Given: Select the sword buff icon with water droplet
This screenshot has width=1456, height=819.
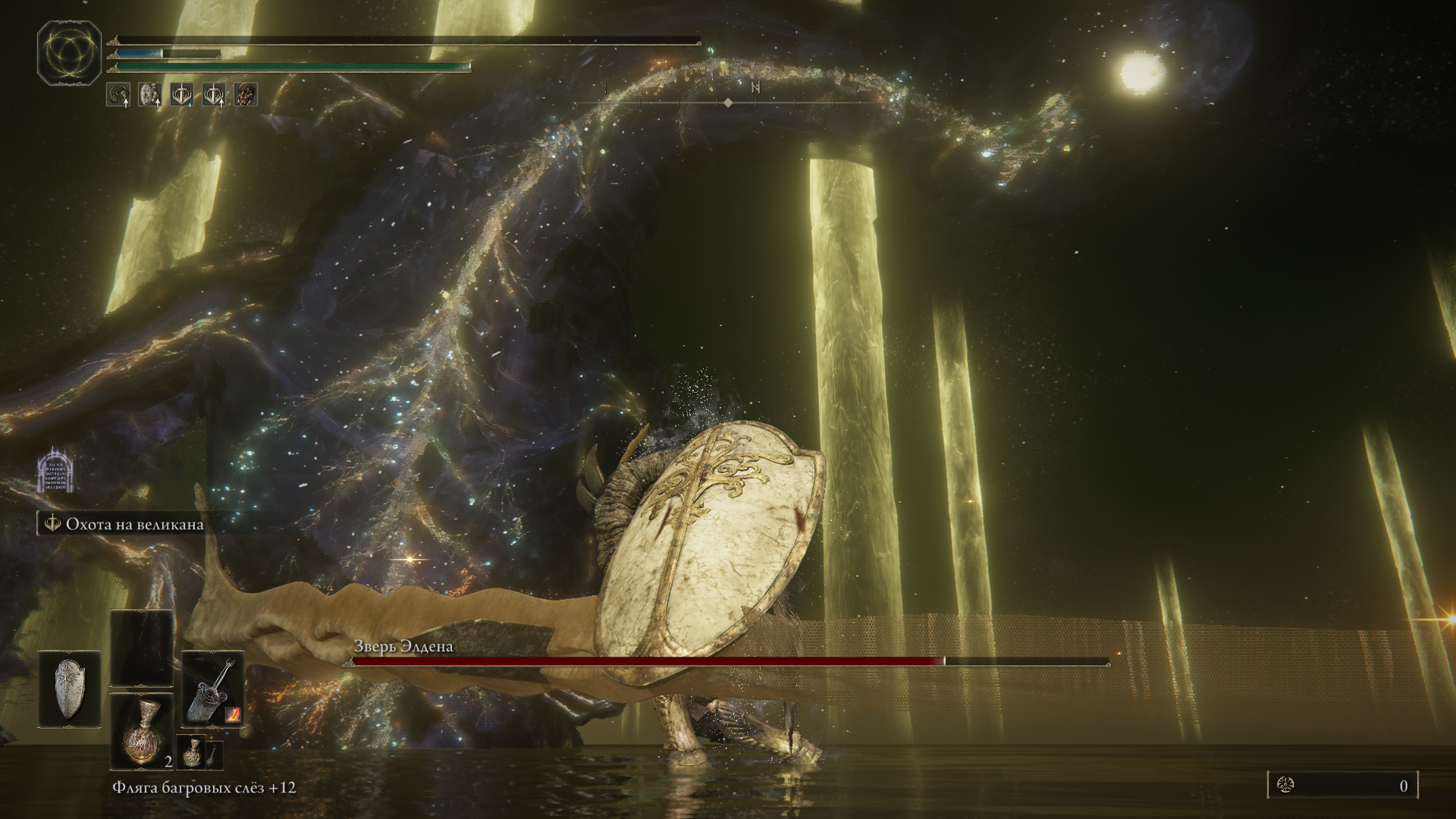Looking at the screenshot, I should (x=182, y=95).
